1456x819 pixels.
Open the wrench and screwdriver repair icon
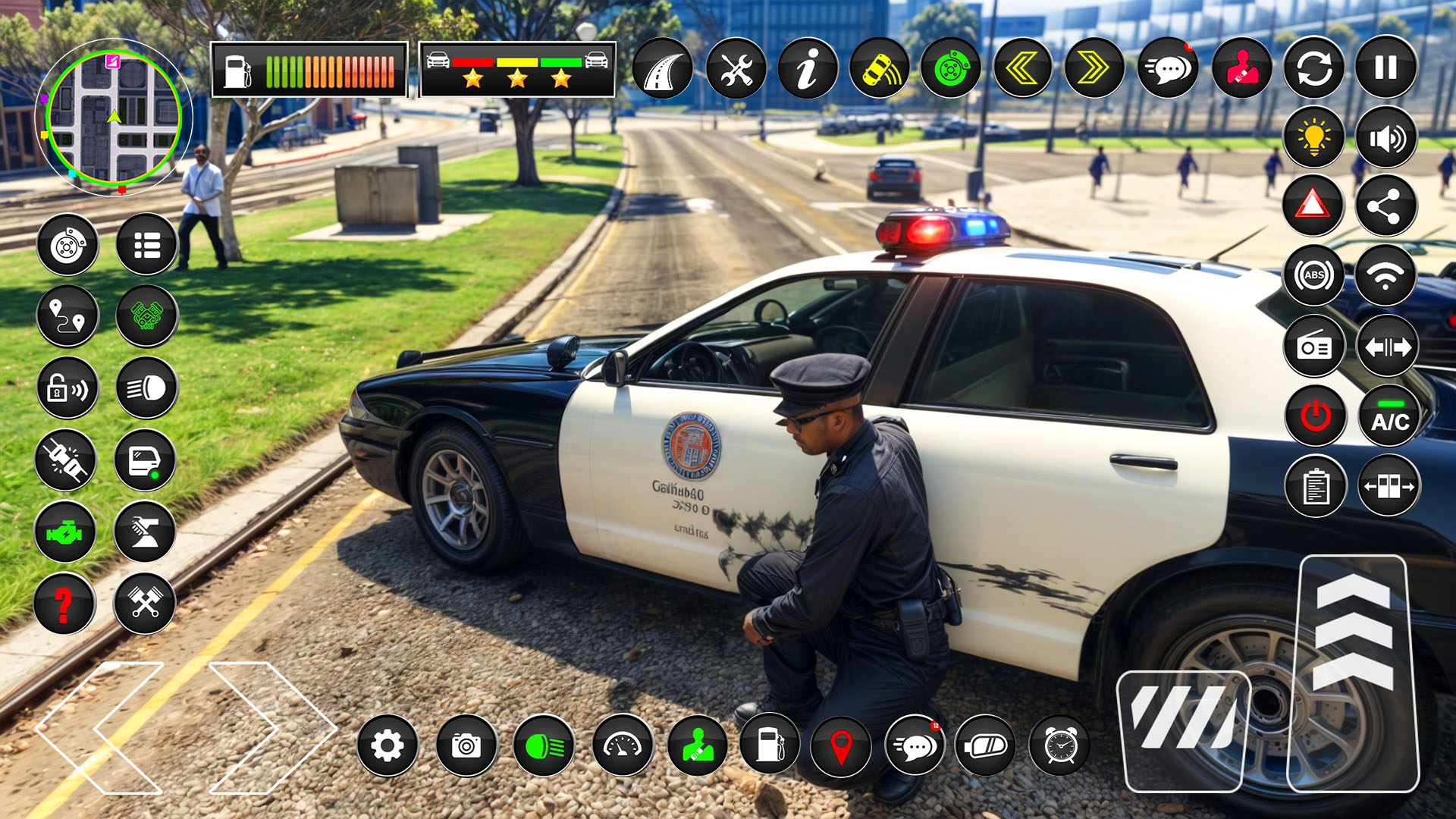pyautogui.click(x=736, y=69)
